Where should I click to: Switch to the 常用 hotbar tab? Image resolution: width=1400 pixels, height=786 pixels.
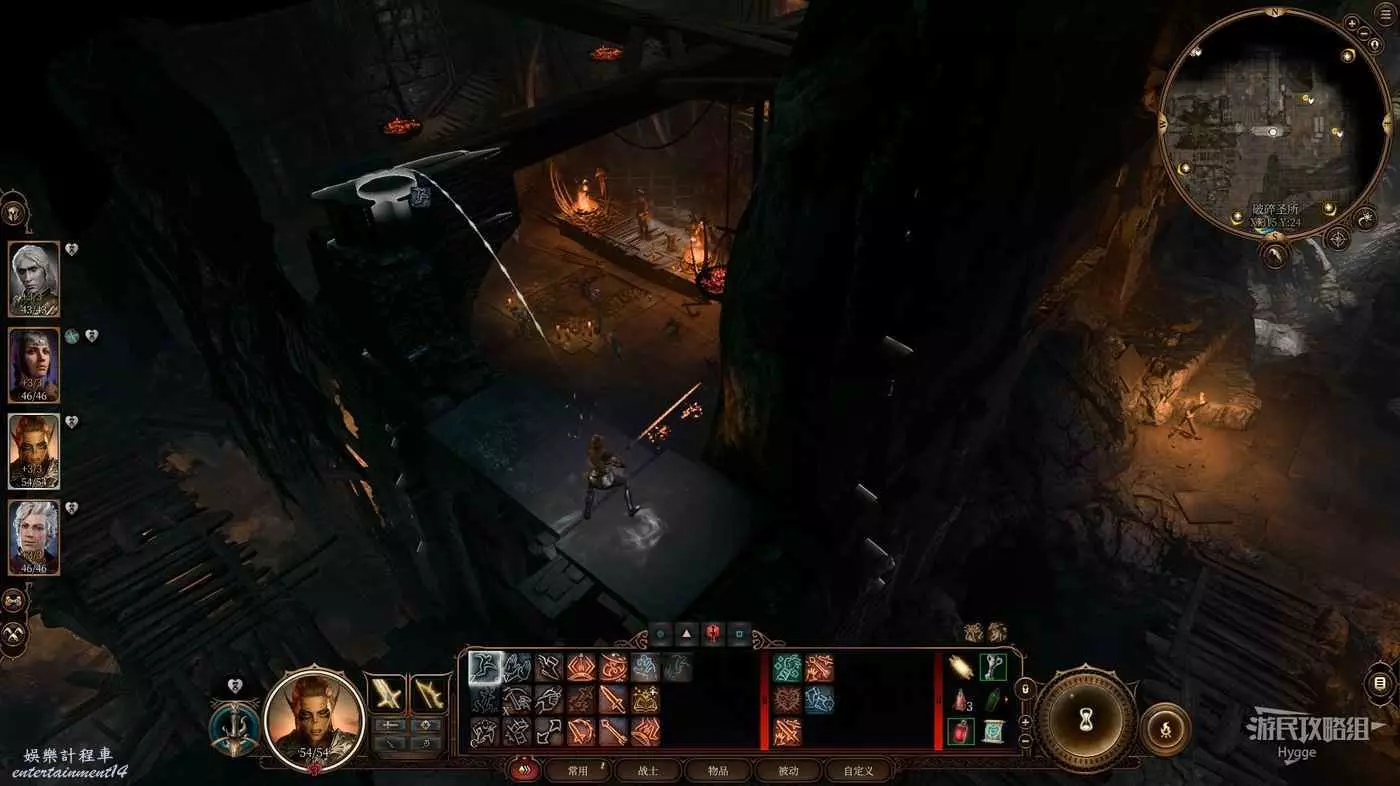tap(578, 770)
